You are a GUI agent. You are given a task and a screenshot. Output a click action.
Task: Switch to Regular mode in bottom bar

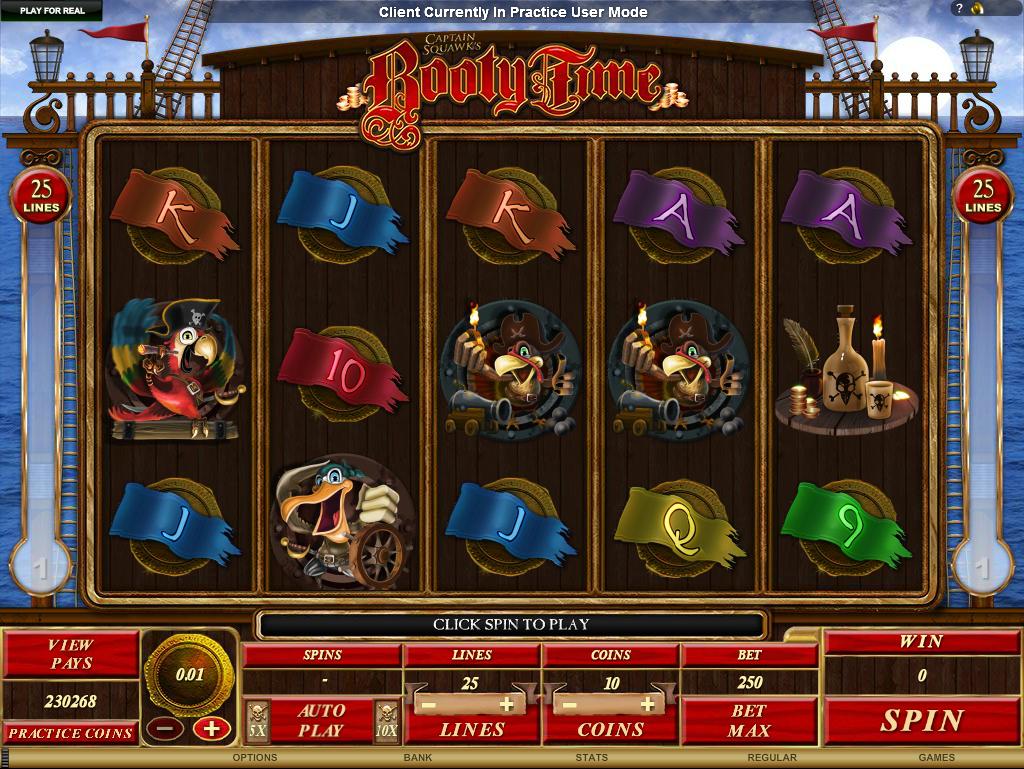[772, 758]
